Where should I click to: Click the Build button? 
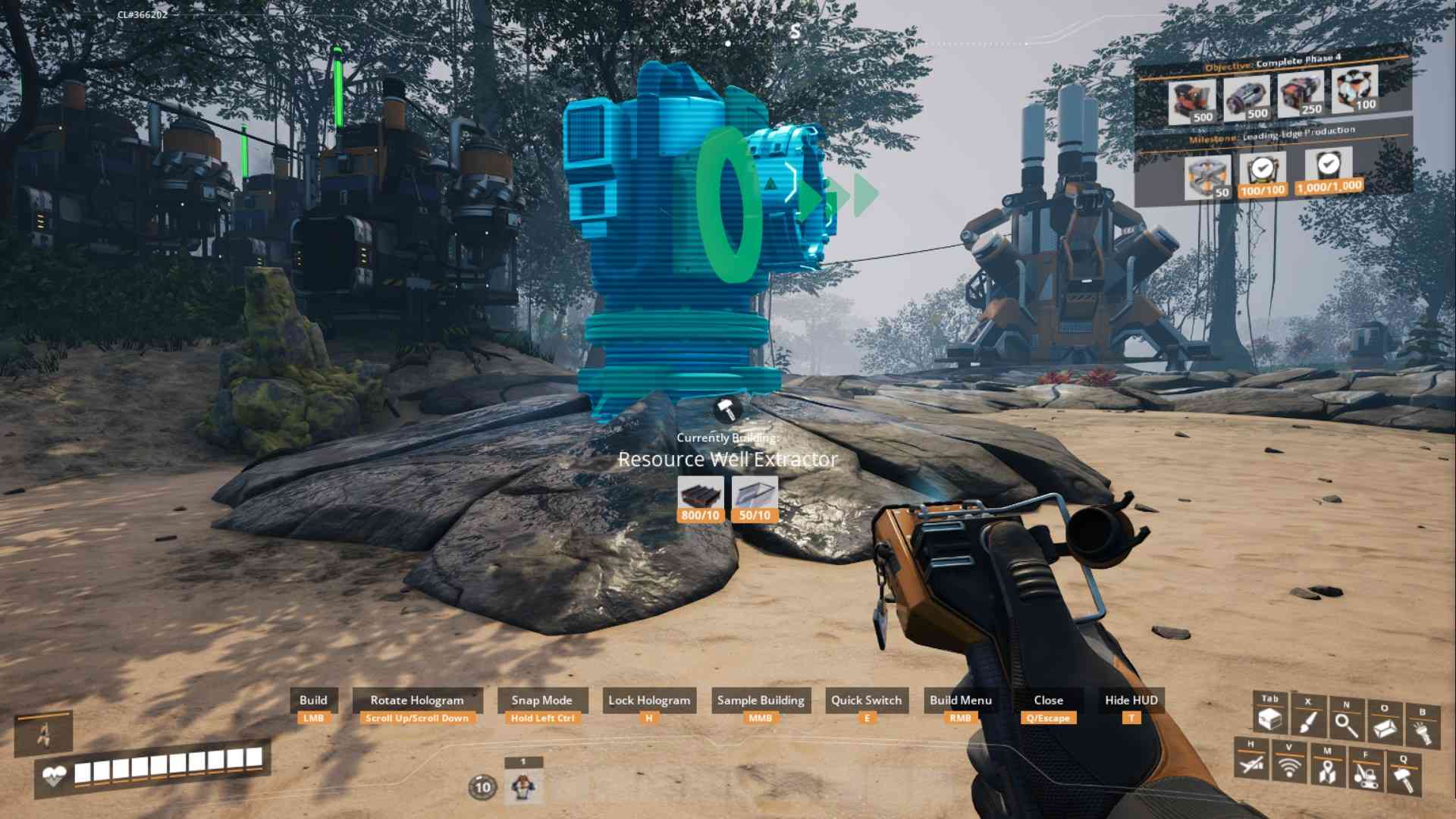[x=314, y=700]
